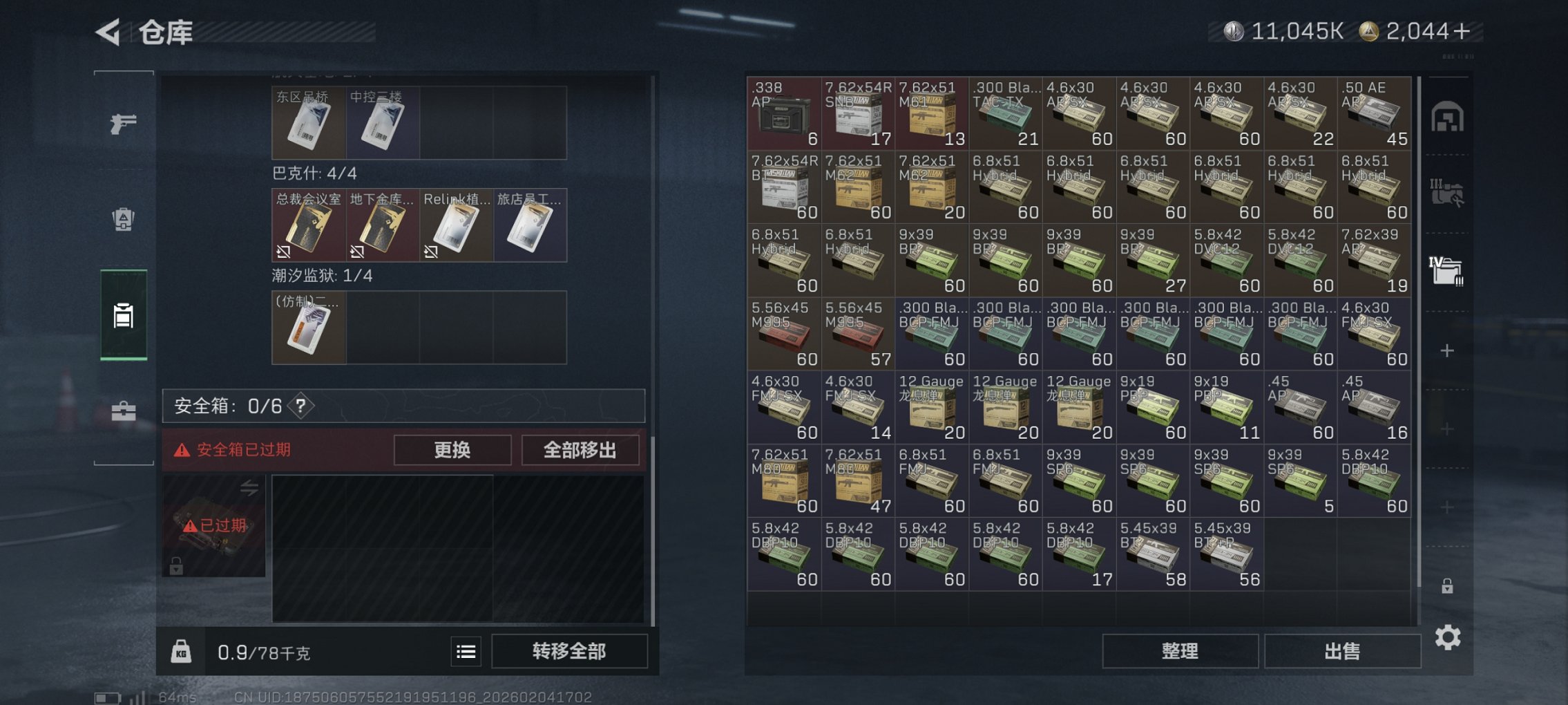This screenshot has height=705, width=1568.
Task: Select the 7.62x54R SNB ammo box
Action: click(x=857, y=115)
